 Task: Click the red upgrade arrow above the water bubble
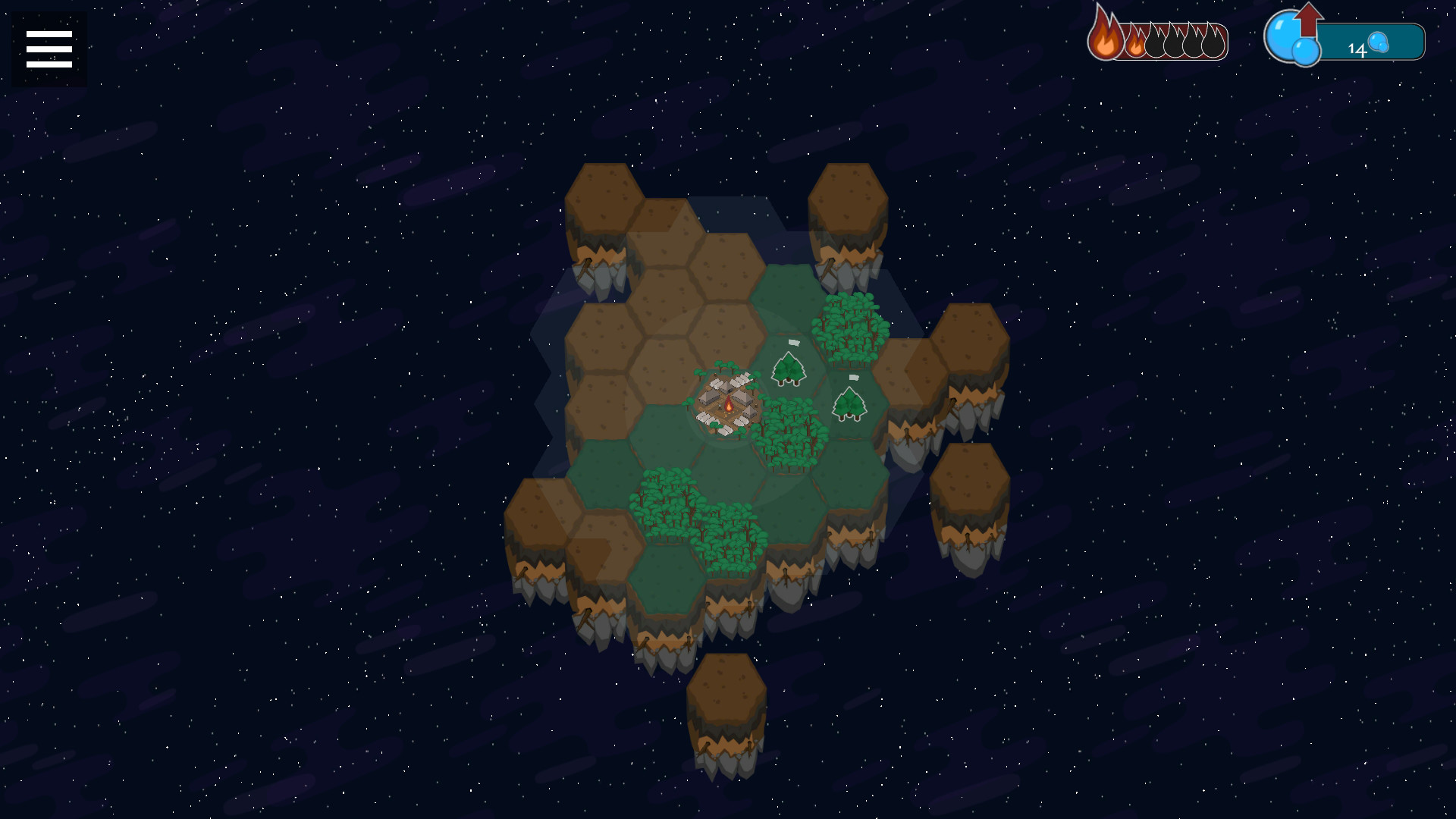pos(1307,17)
